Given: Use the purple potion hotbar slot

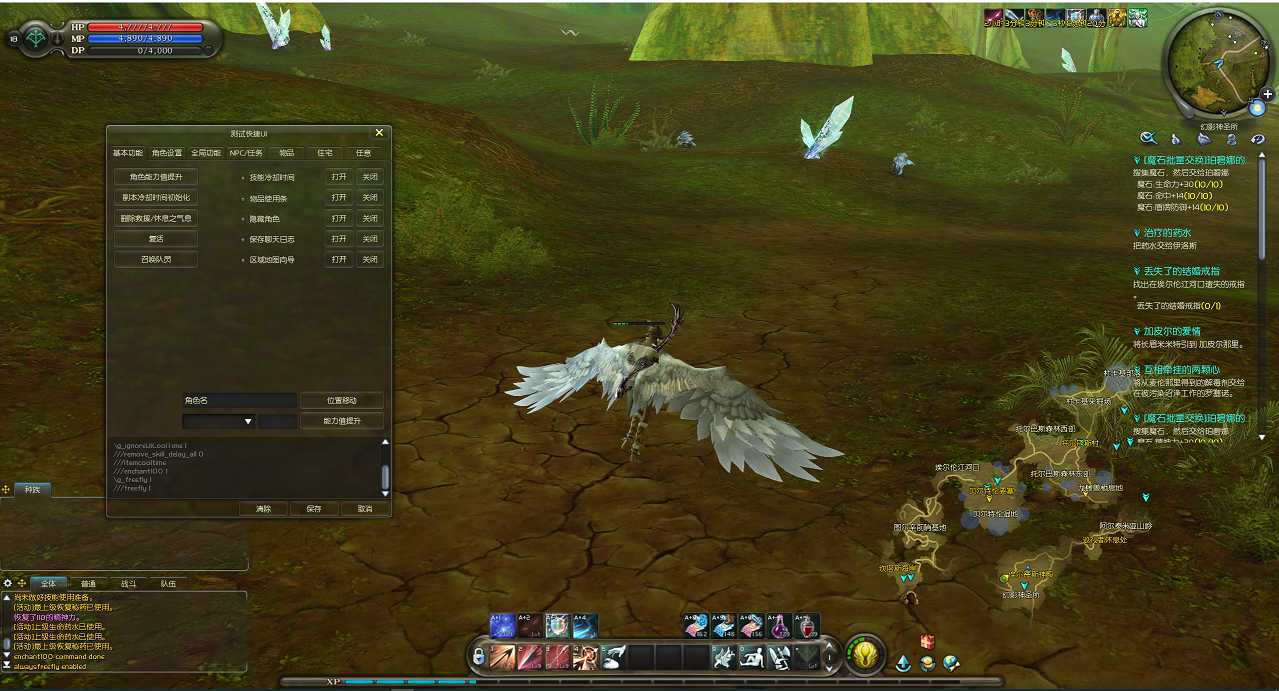Looking at the screenshot, I should coord(779,626).
